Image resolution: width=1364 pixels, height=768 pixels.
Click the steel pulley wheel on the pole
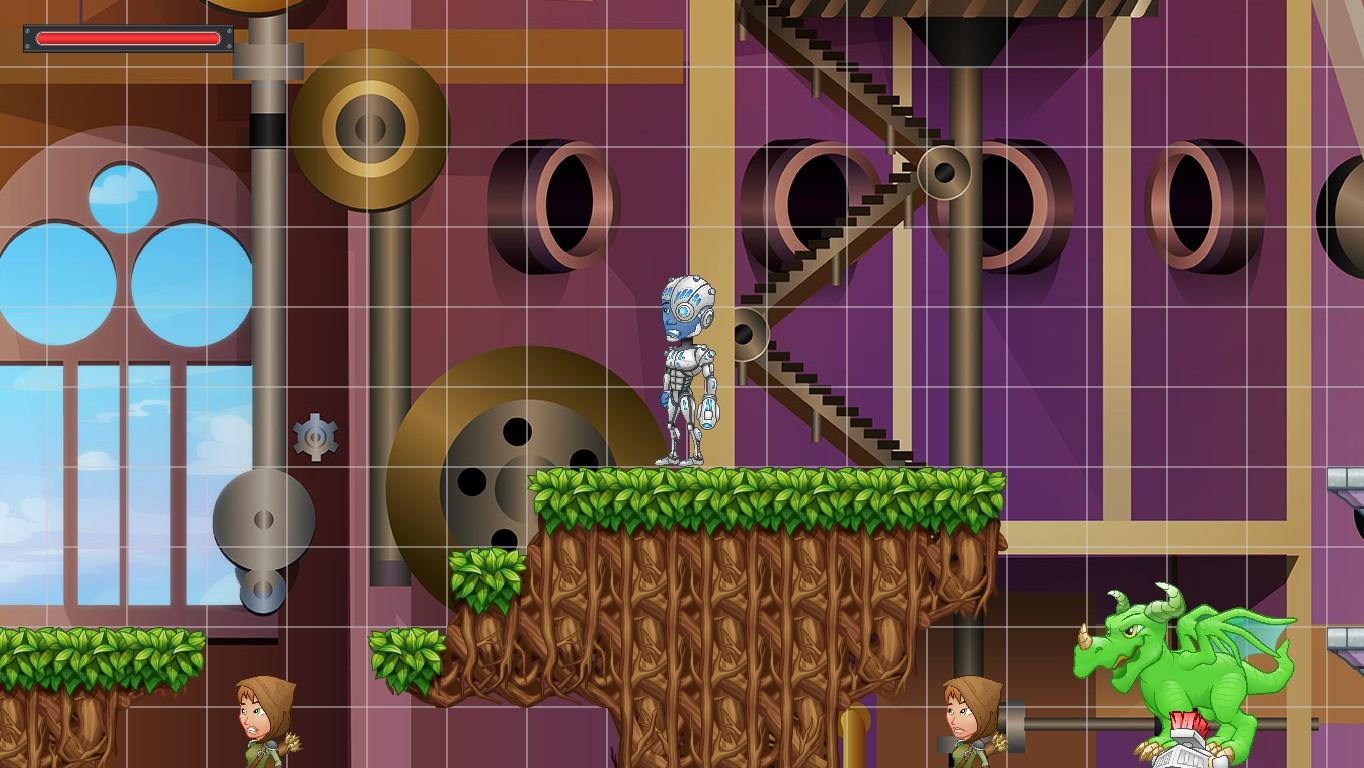tap(262, 520)
